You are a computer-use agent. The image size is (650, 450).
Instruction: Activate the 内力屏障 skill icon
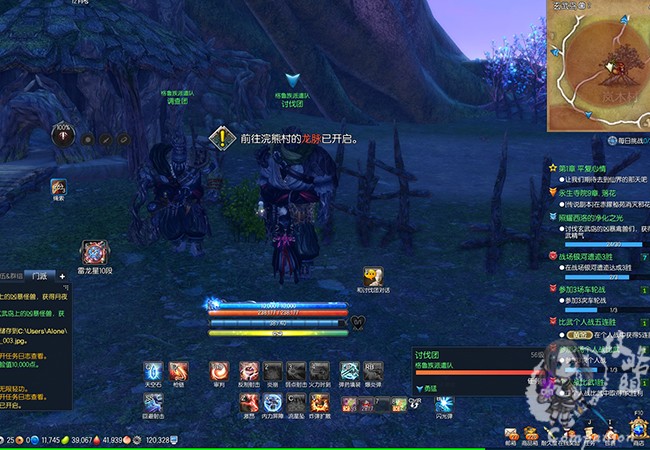point(272,402)
